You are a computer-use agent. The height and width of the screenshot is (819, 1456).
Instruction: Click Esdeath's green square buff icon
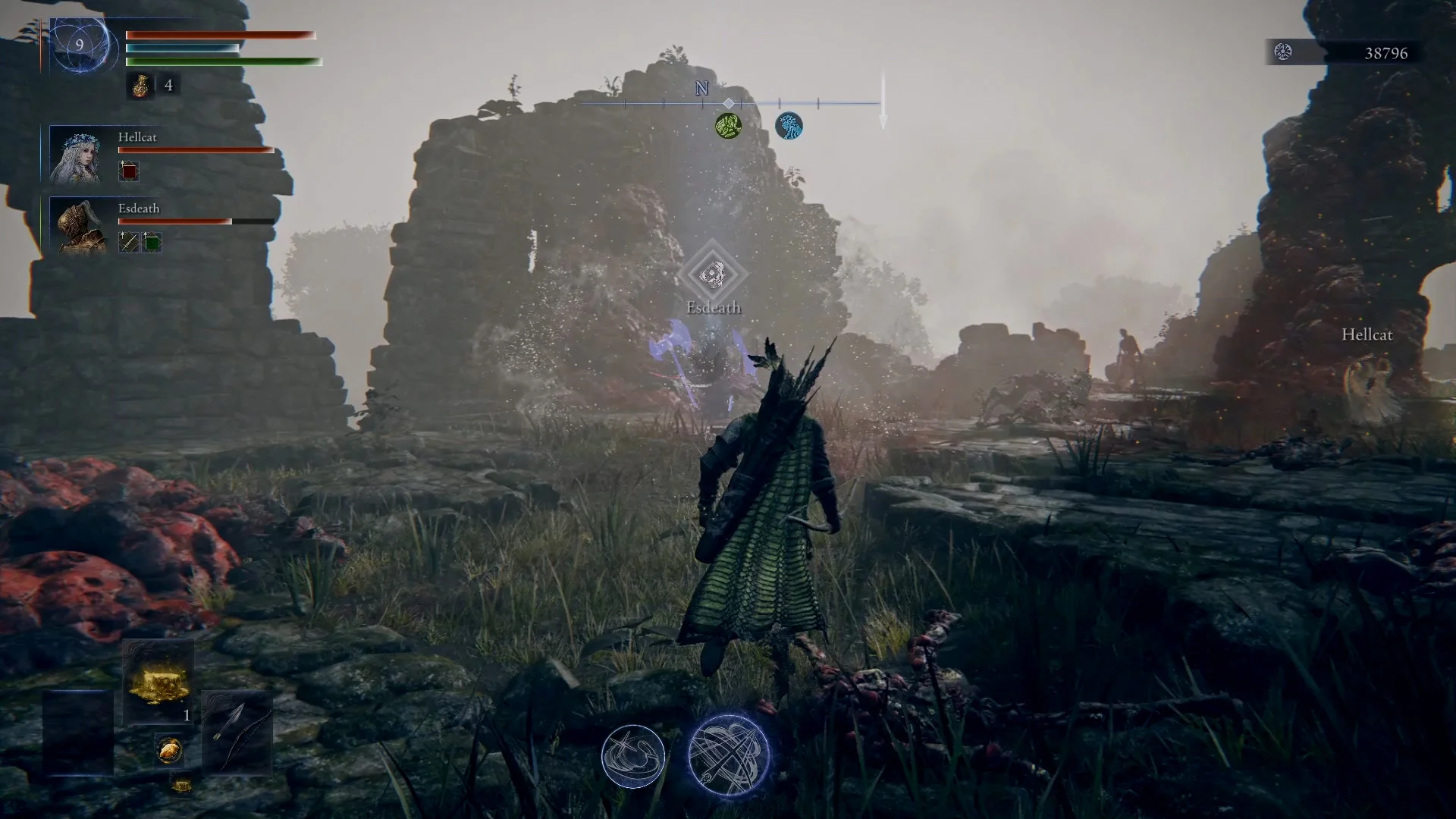[x=152, y=243]
